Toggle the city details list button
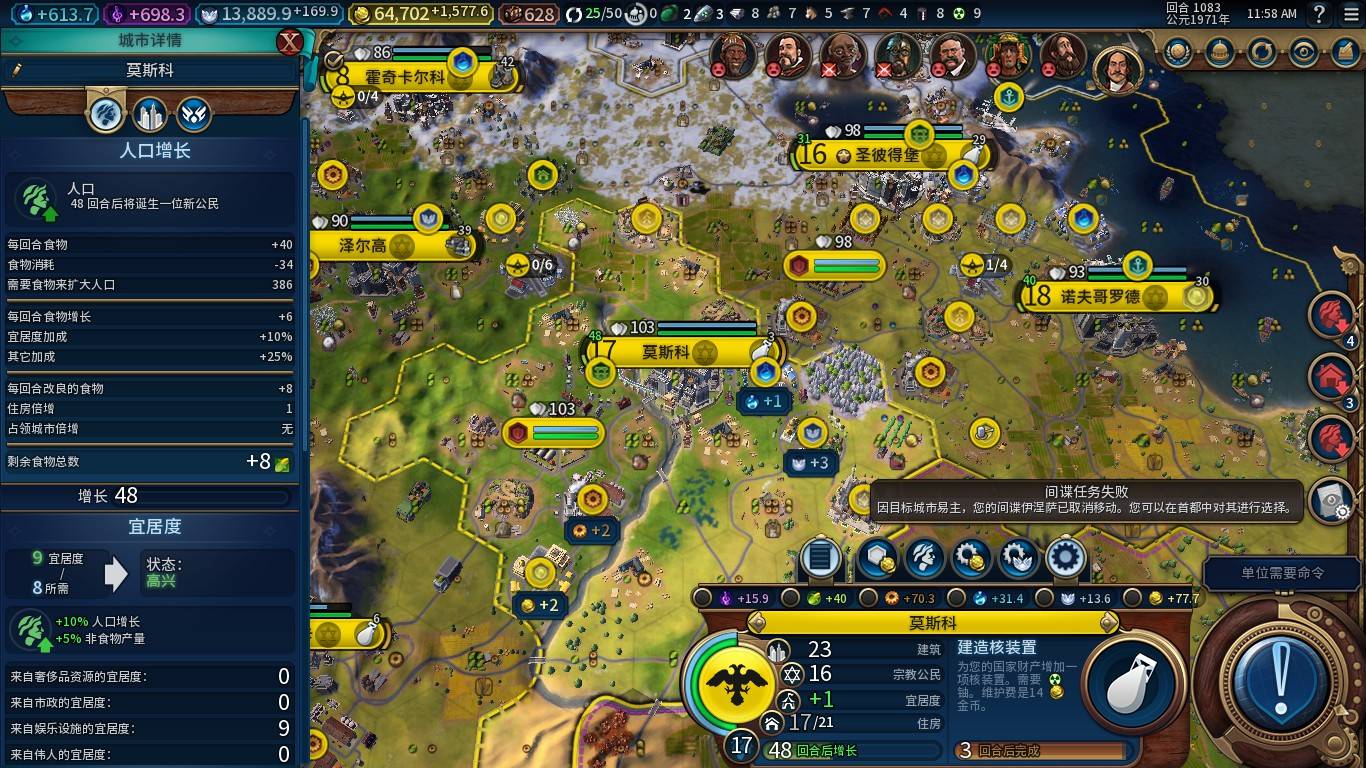The height and width of the screenshot is (768, 1366). [x=820, y=557]
